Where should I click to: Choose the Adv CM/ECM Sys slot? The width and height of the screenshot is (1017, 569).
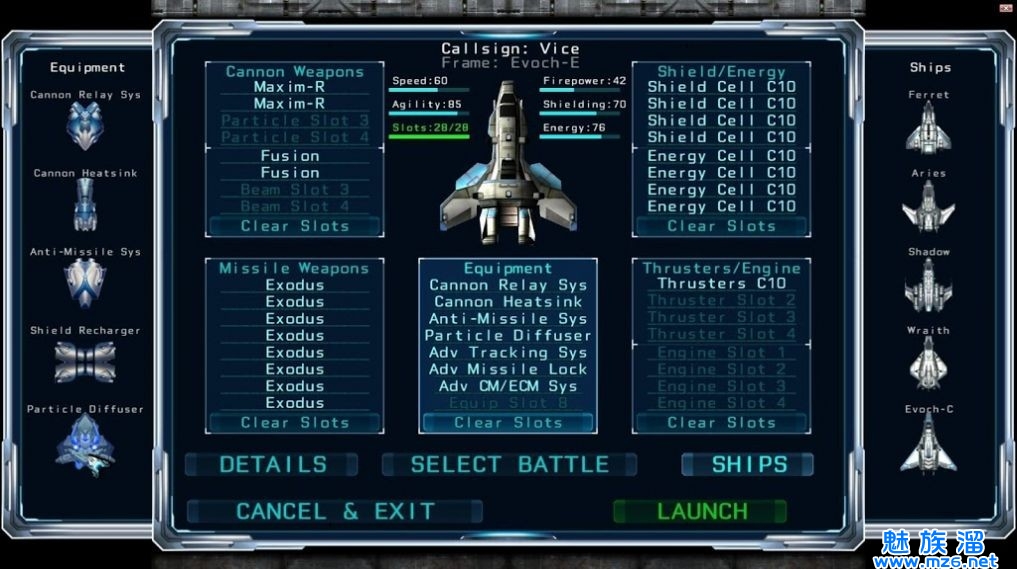(508, 386)
